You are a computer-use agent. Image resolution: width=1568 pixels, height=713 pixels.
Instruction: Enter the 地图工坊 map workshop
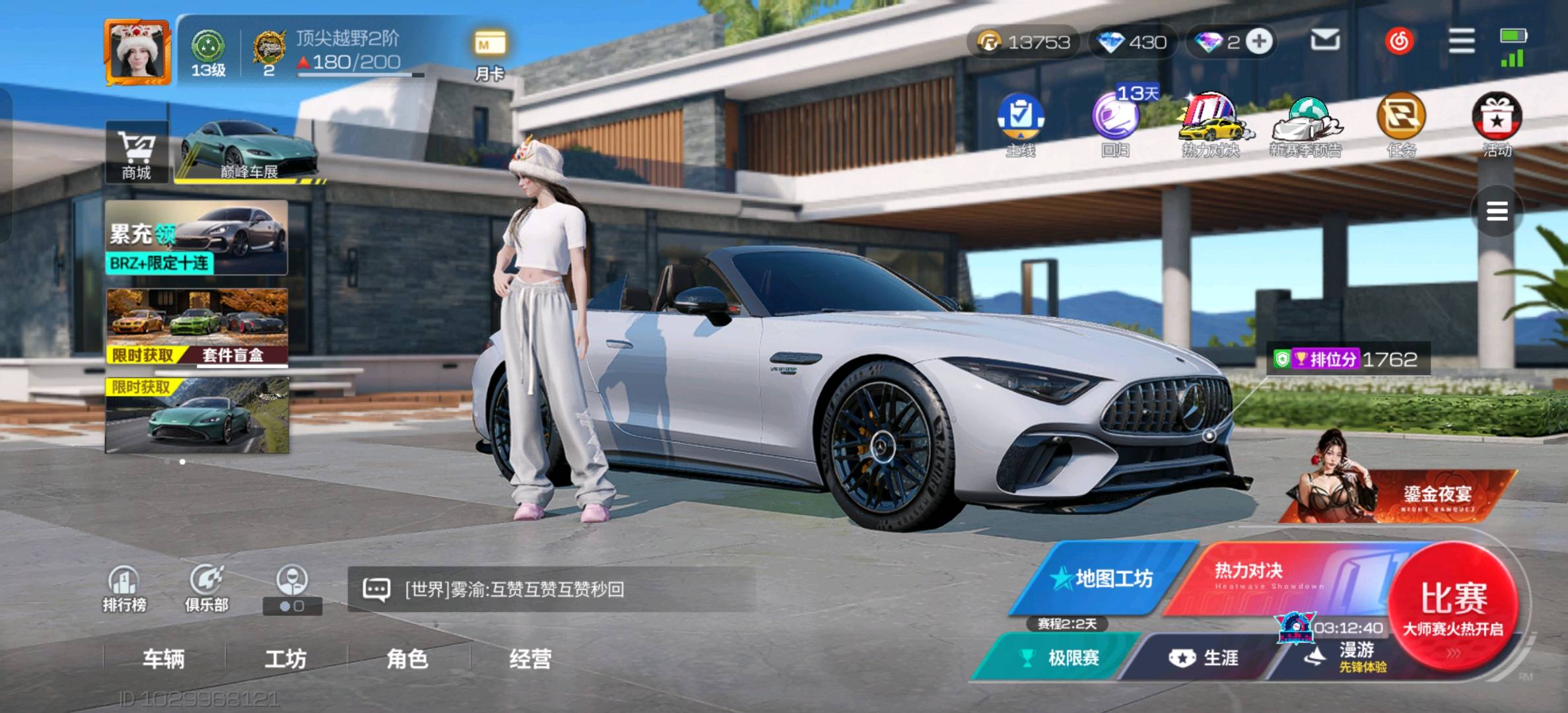pos(1103,579)
